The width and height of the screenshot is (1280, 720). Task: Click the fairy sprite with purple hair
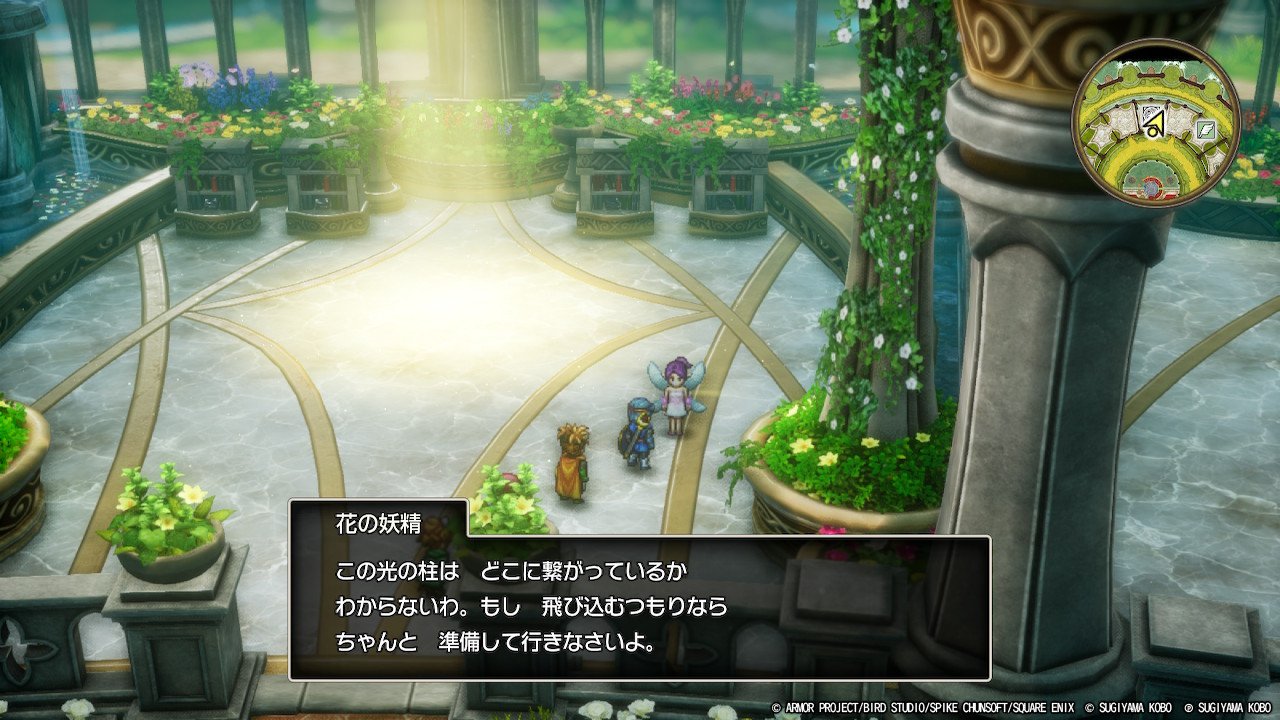click(x=675, y=400)
